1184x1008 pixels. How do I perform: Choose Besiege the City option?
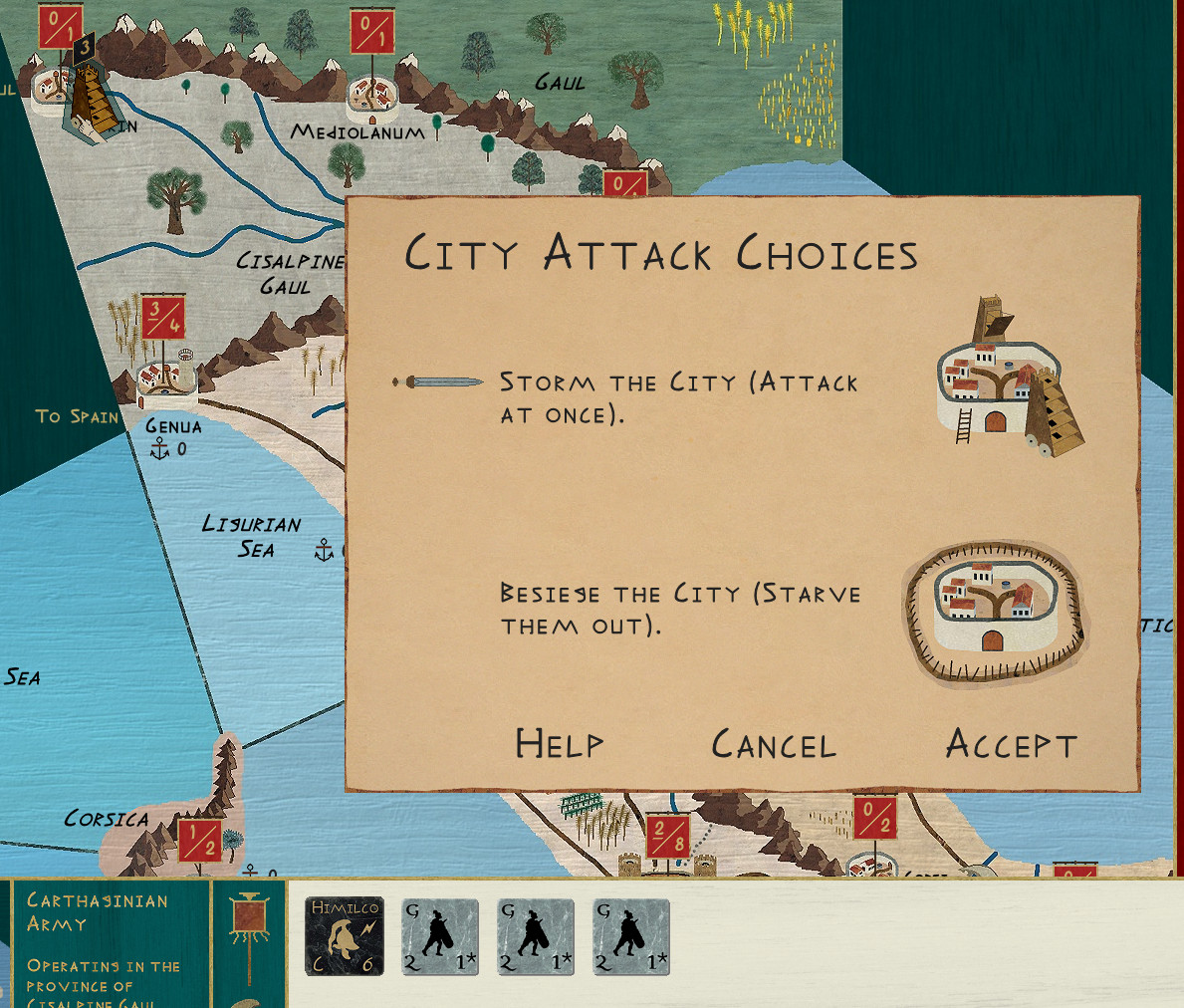click(680, 609)
